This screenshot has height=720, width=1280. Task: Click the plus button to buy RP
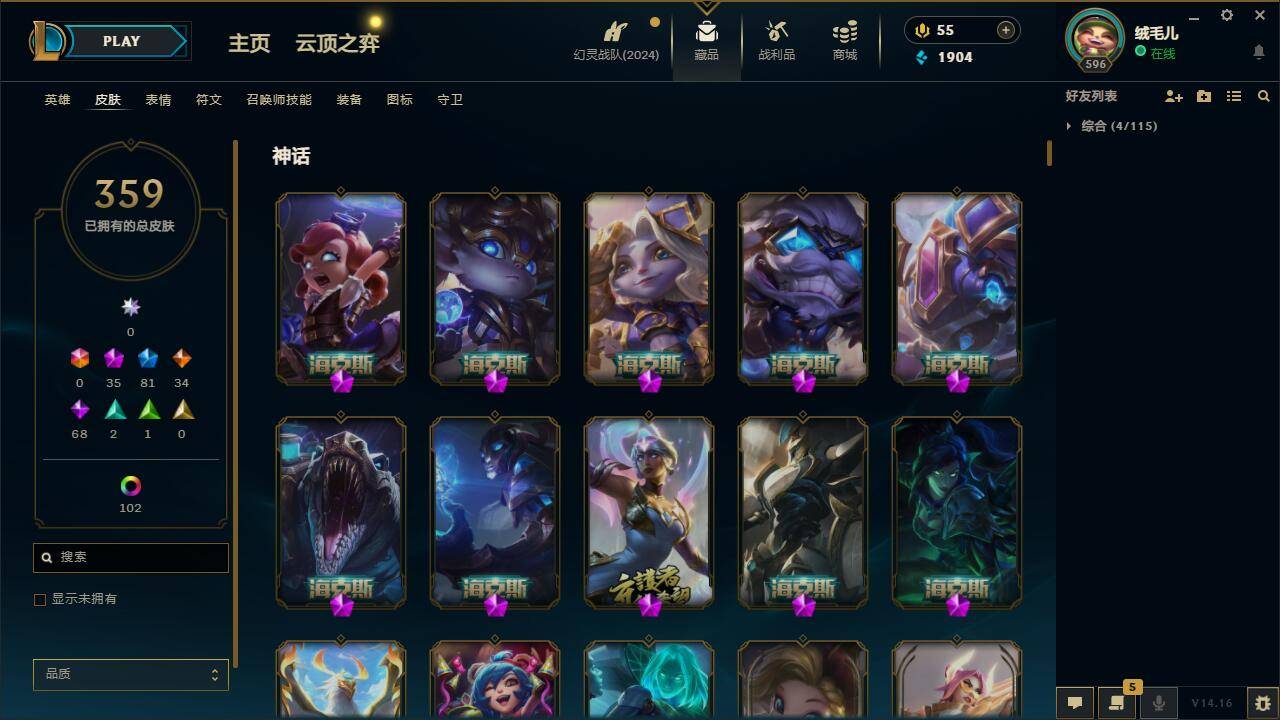coord(1004,30)
